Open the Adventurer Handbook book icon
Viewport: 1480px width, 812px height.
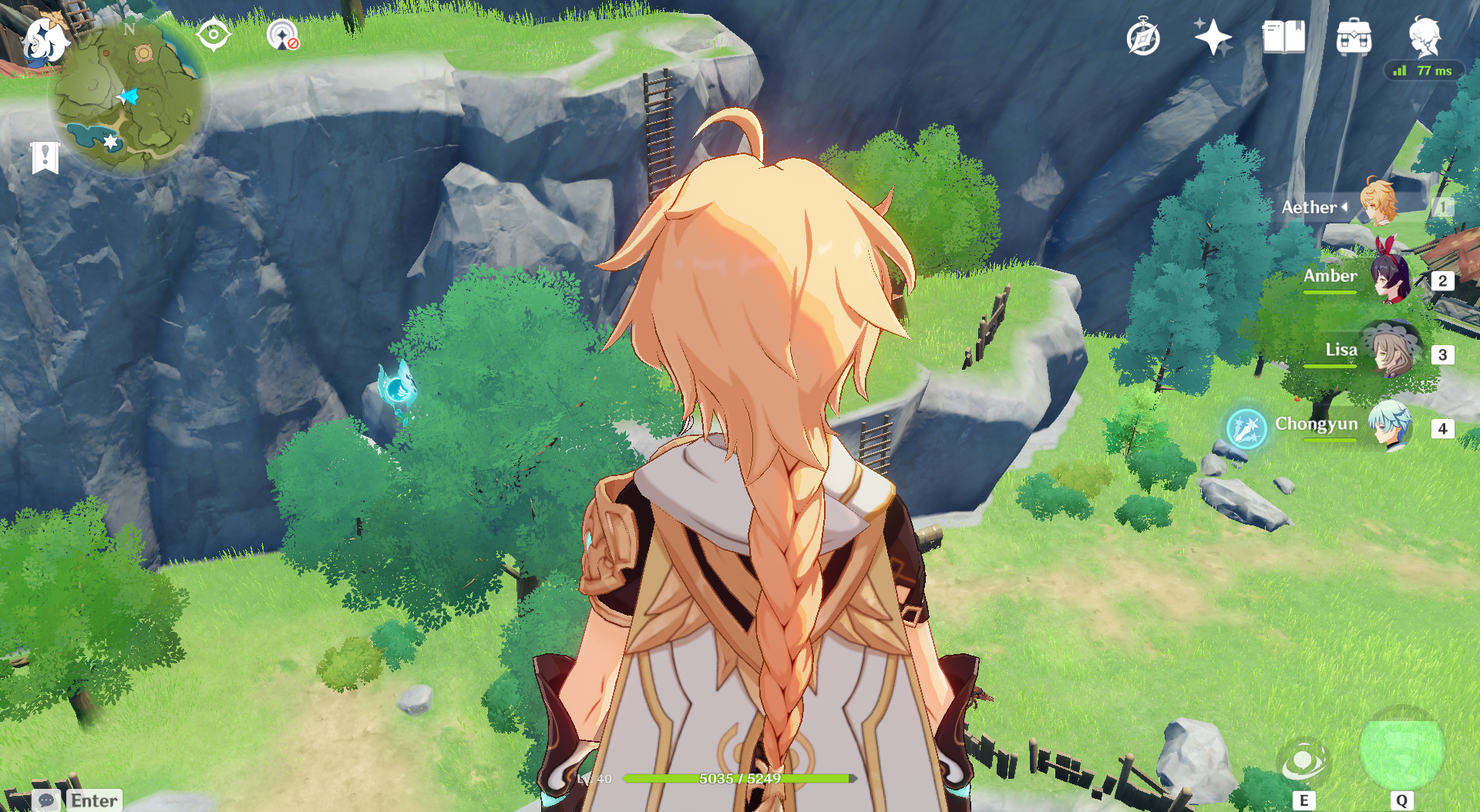pyautogui.click(x=1283, y=37)
